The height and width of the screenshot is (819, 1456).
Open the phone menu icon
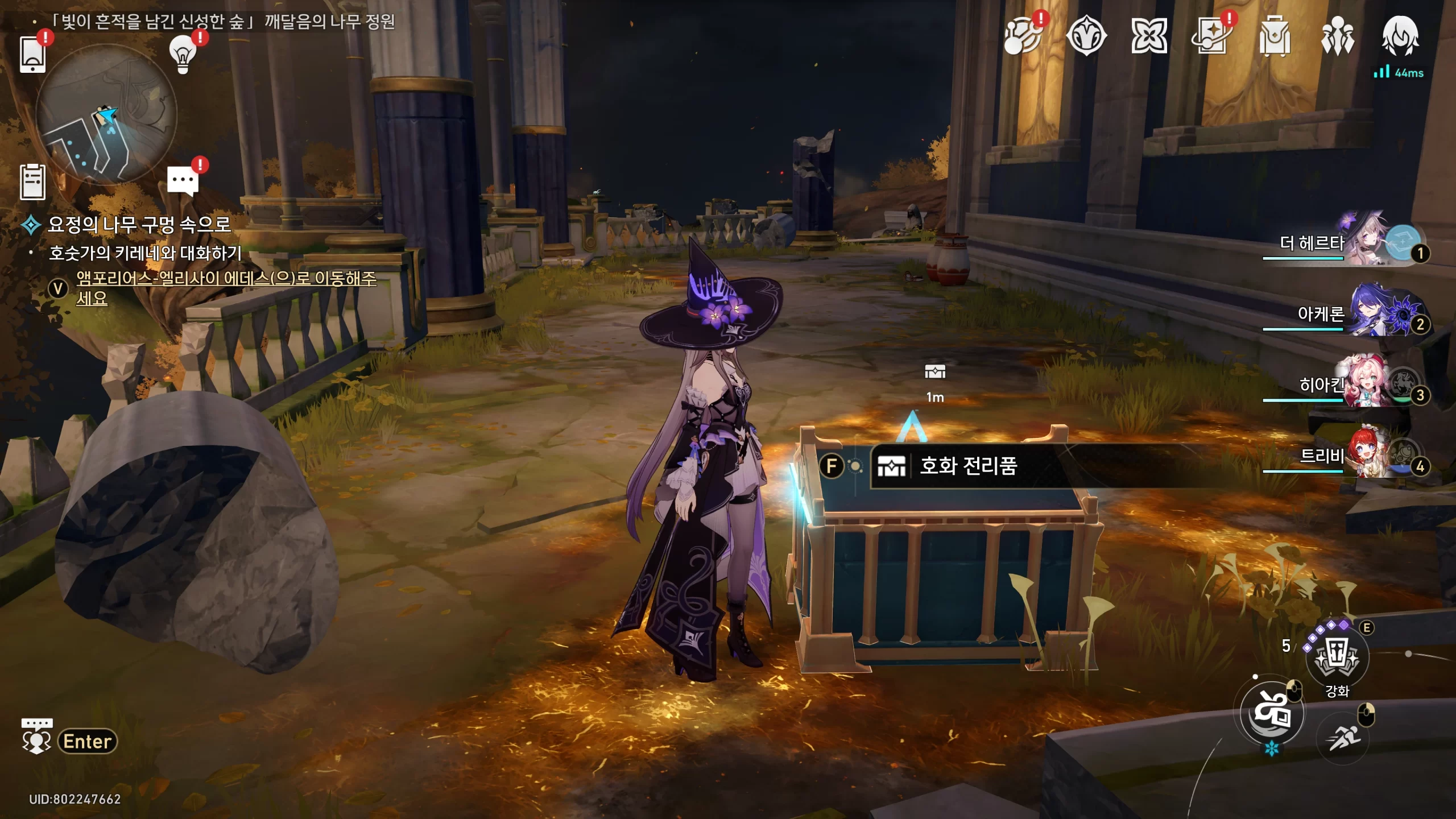pos(32,54)
